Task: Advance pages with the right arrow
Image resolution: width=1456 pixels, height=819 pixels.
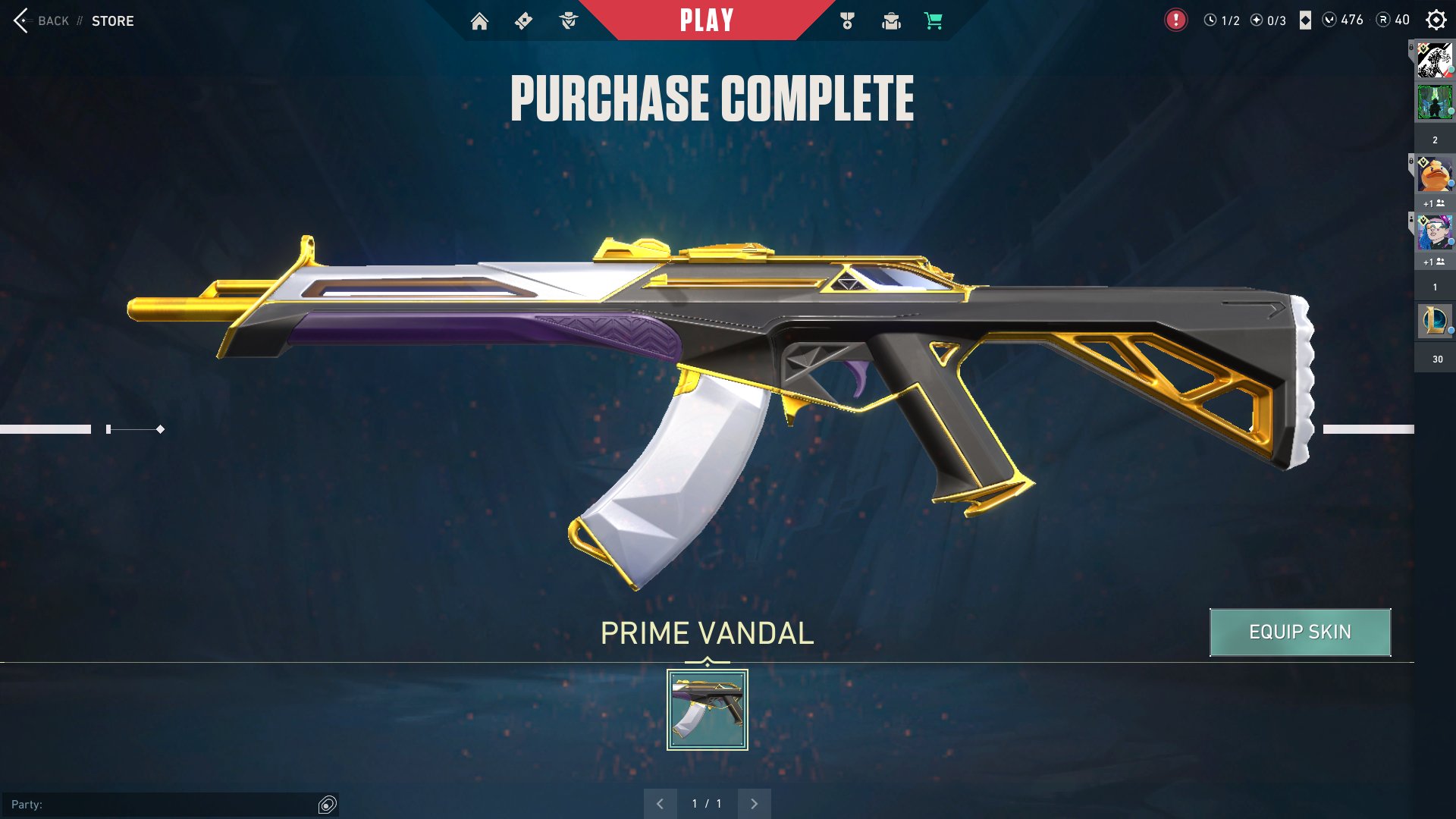Action: pos(754,802)
